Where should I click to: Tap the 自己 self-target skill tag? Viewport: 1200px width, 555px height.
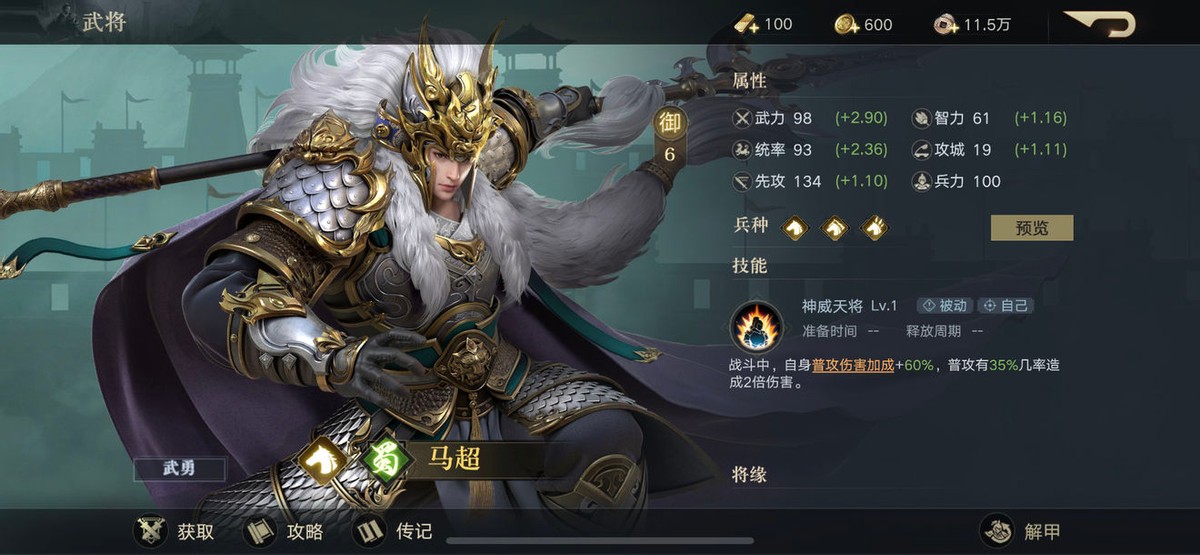pyautogui.click(x=1005, y=306)
